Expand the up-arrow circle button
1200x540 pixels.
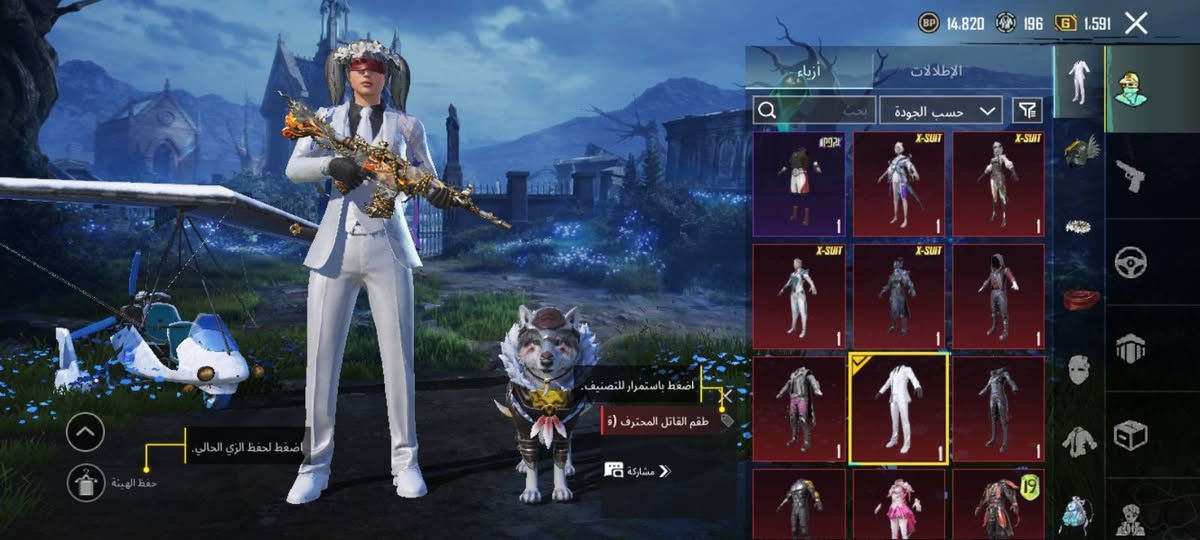pos(86,432)
